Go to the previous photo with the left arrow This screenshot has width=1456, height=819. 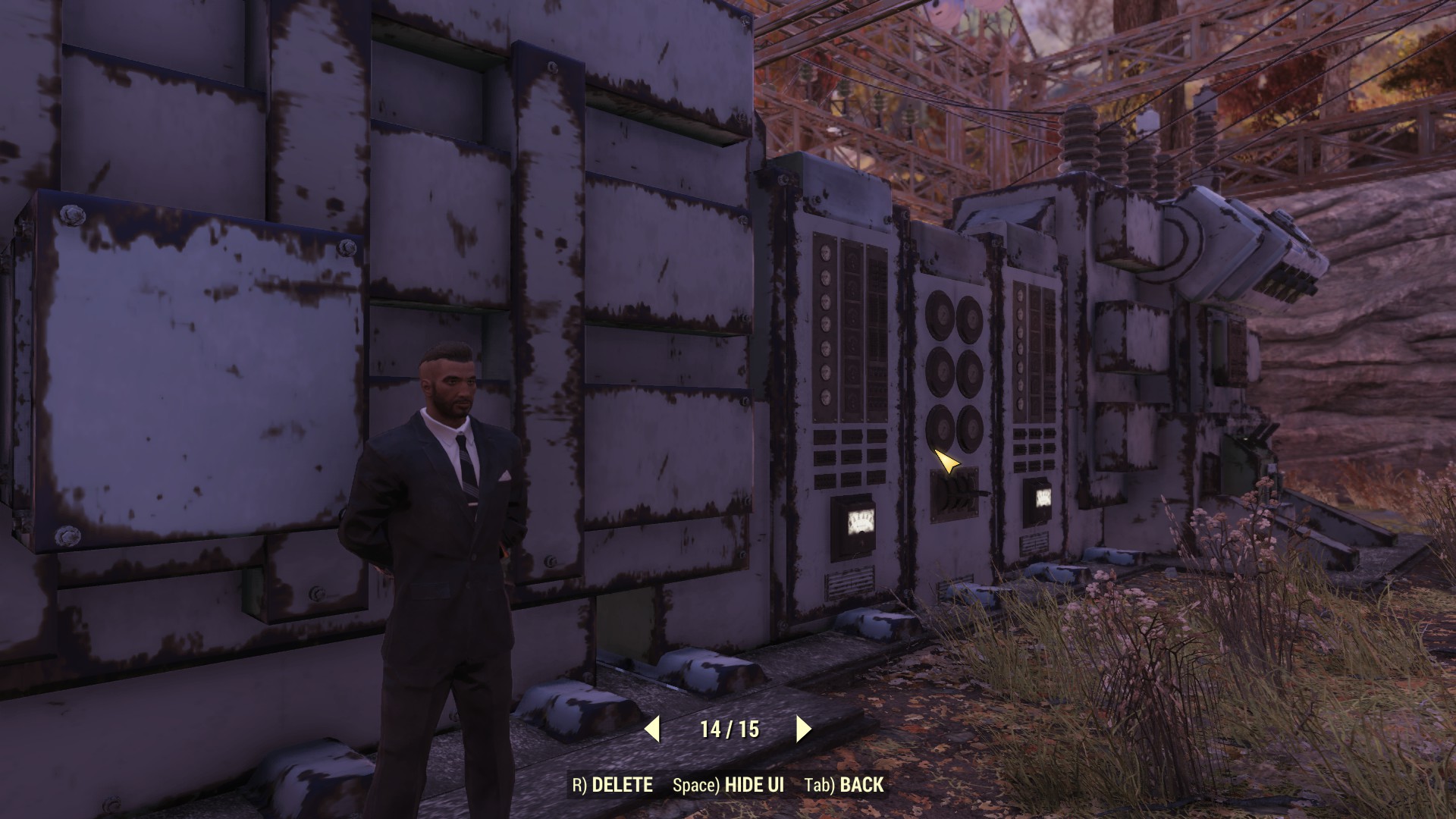[652, 730]
